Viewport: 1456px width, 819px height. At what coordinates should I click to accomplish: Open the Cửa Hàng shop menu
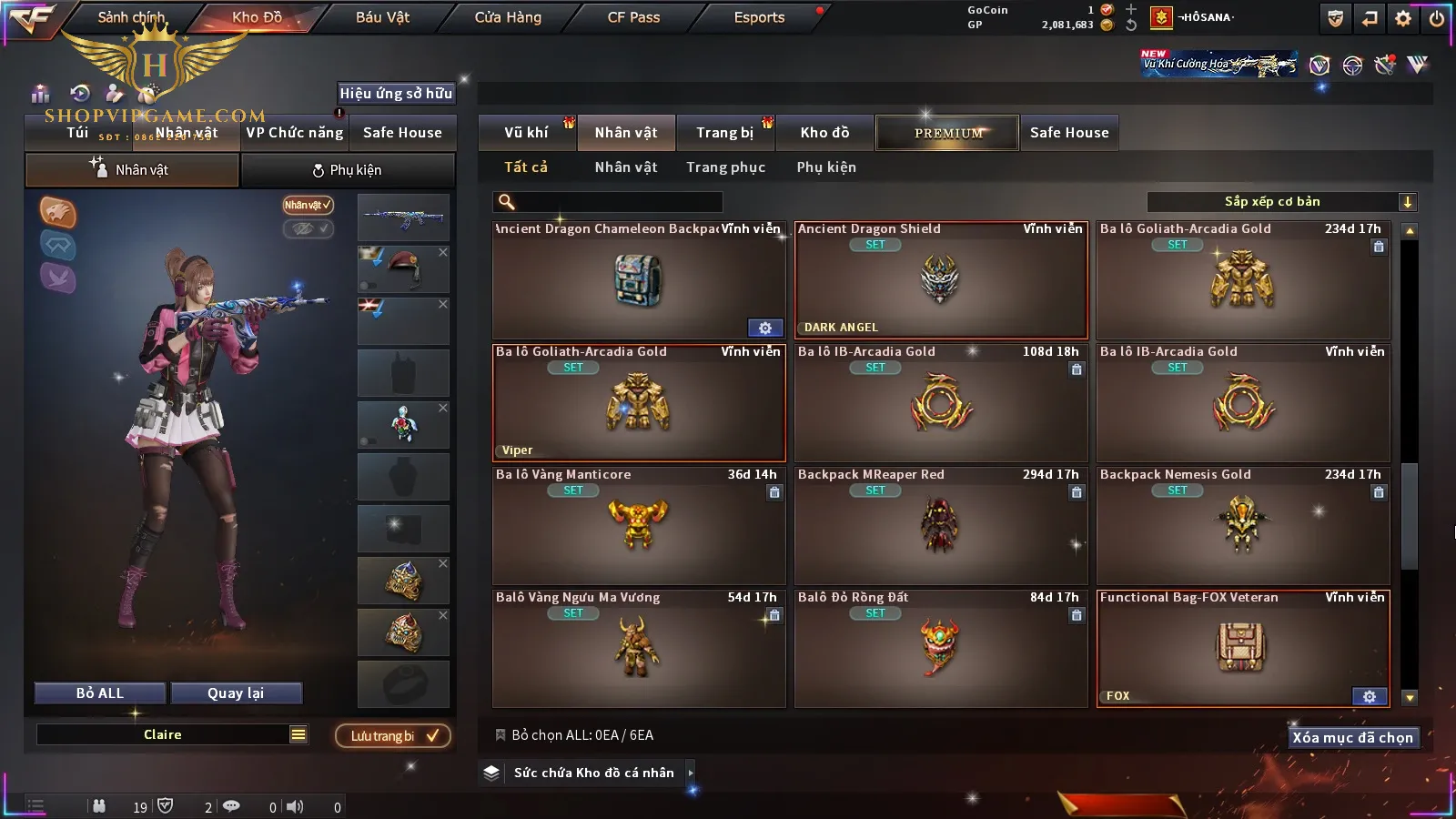pyautogui.click(x=508, y=17)
